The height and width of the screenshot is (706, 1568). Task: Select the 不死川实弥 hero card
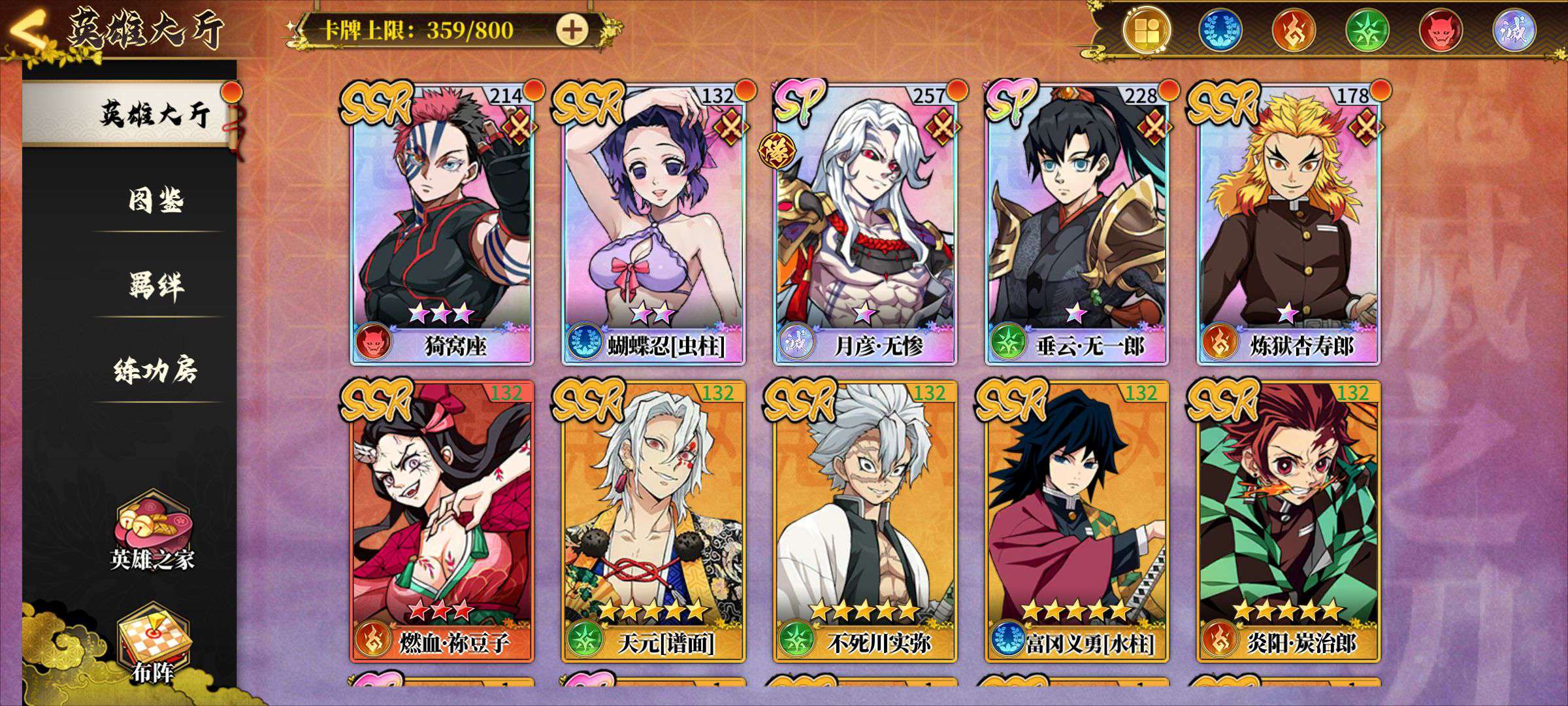865,521
